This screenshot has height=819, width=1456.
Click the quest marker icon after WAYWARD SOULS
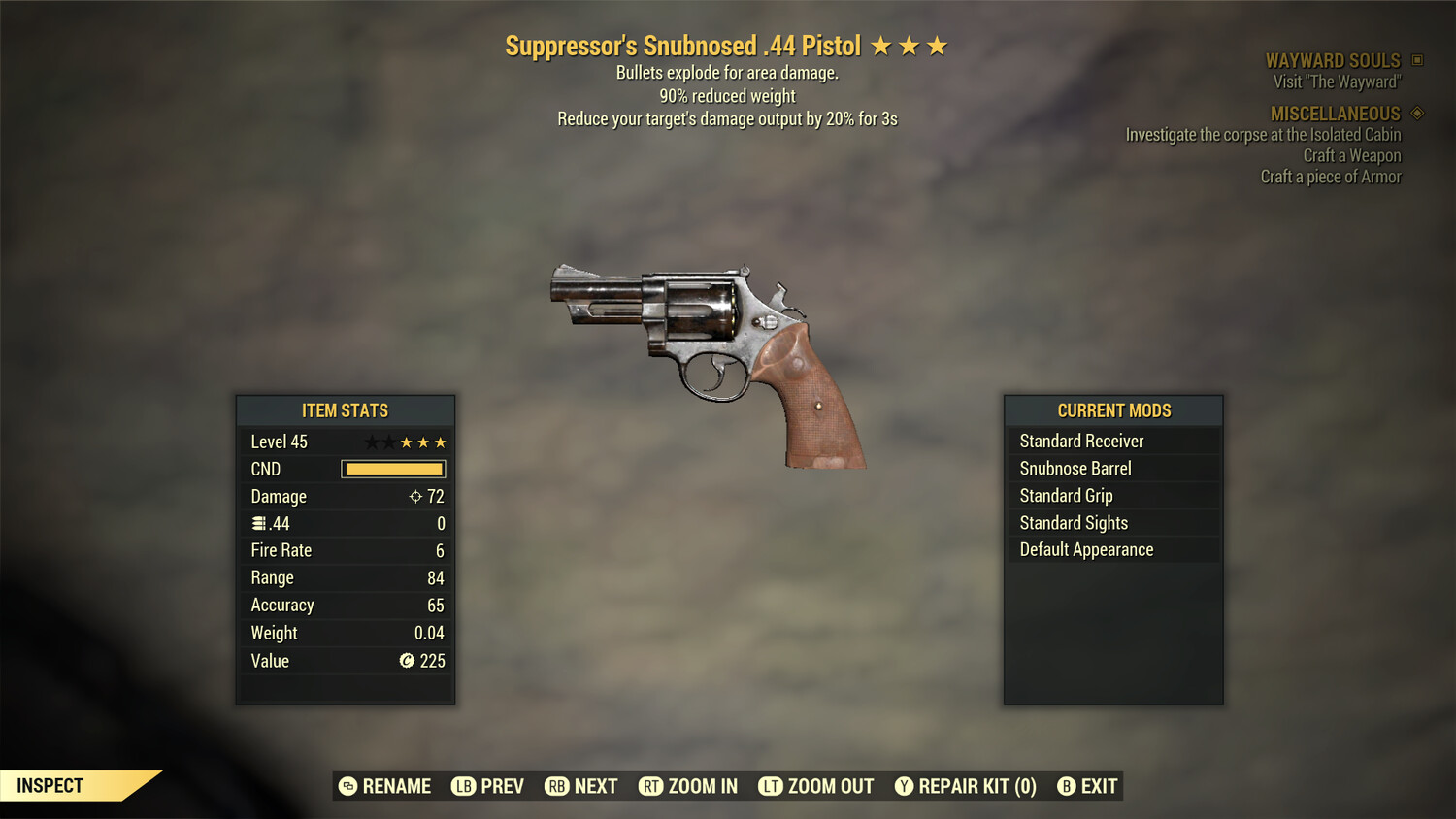[1416, 60]
